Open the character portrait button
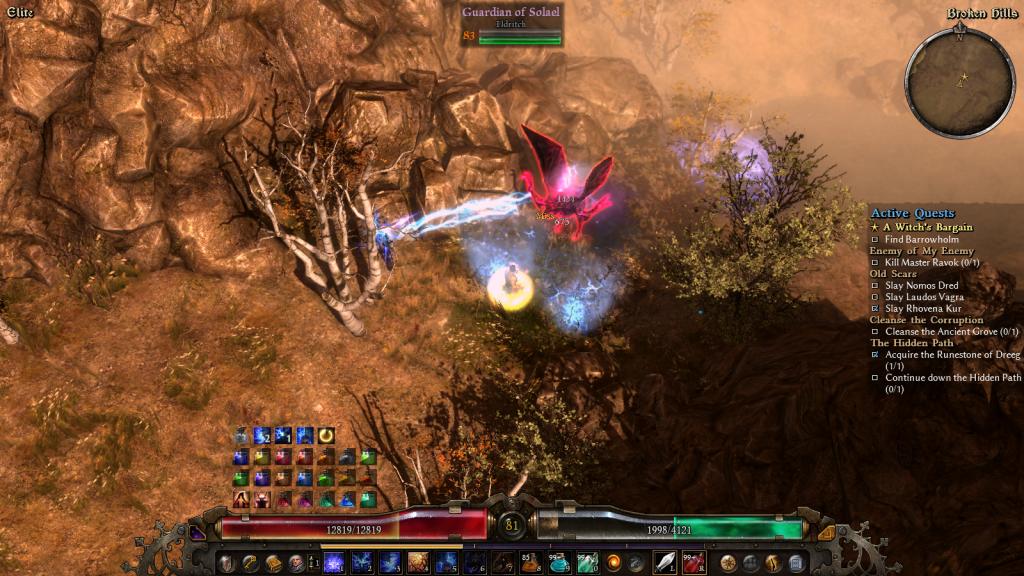Viewport: 1024px width, 576px height. pos(296,563)
